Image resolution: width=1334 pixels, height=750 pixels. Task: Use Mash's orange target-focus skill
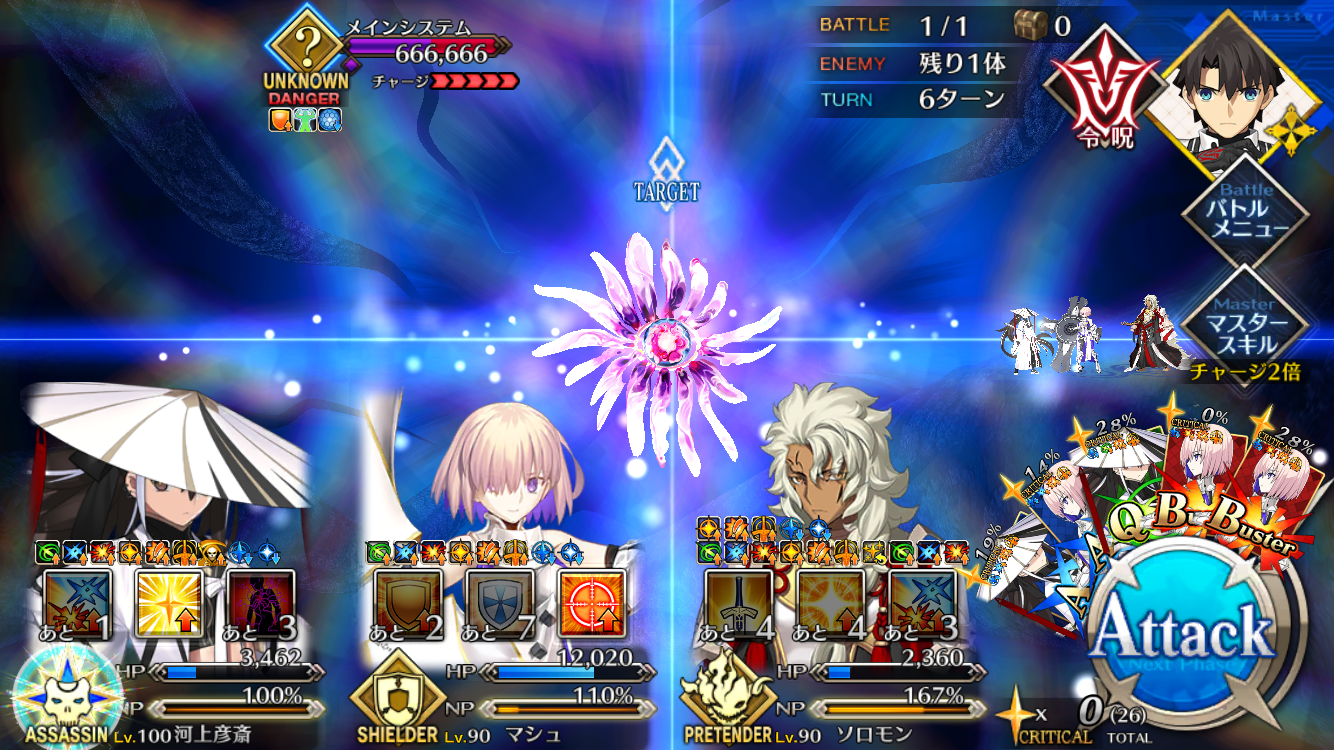point(592,603)
